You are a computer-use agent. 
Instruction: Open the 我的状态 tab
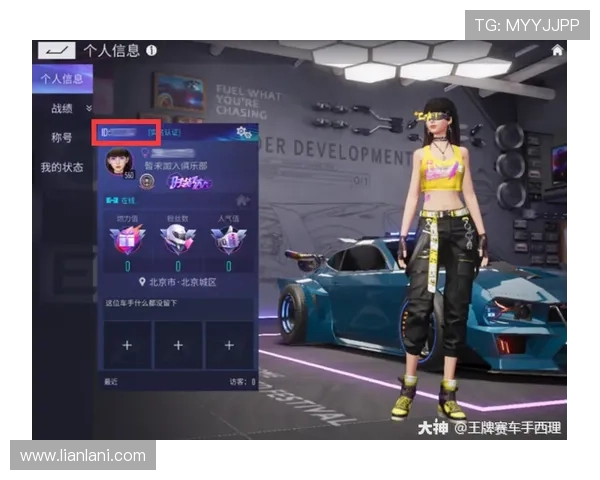(x=62, y=167)
